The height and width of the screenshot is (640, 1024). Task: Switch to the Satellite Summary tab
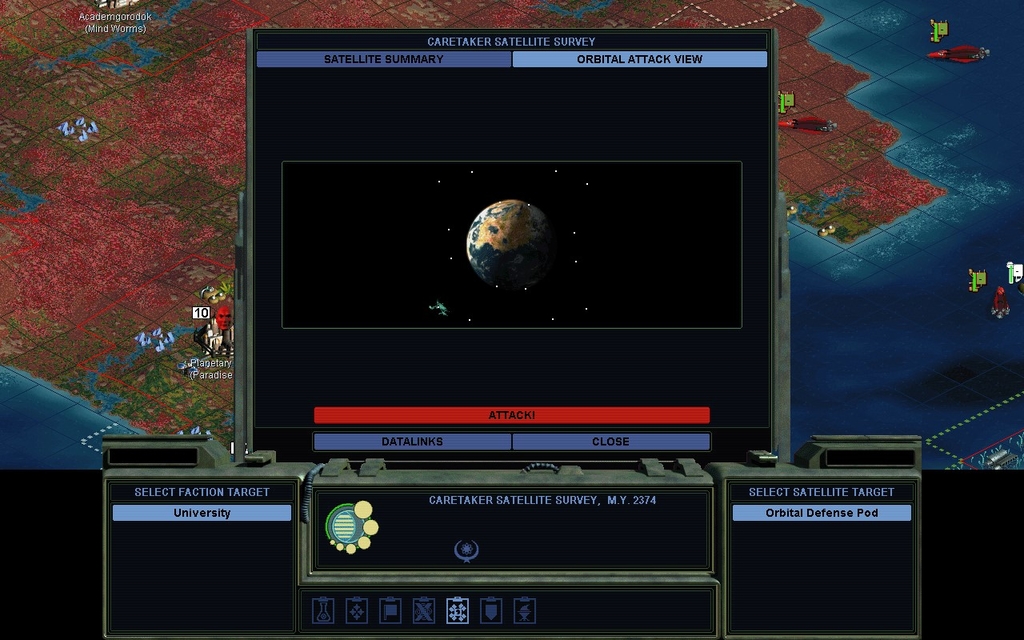(x=384, y=59)
